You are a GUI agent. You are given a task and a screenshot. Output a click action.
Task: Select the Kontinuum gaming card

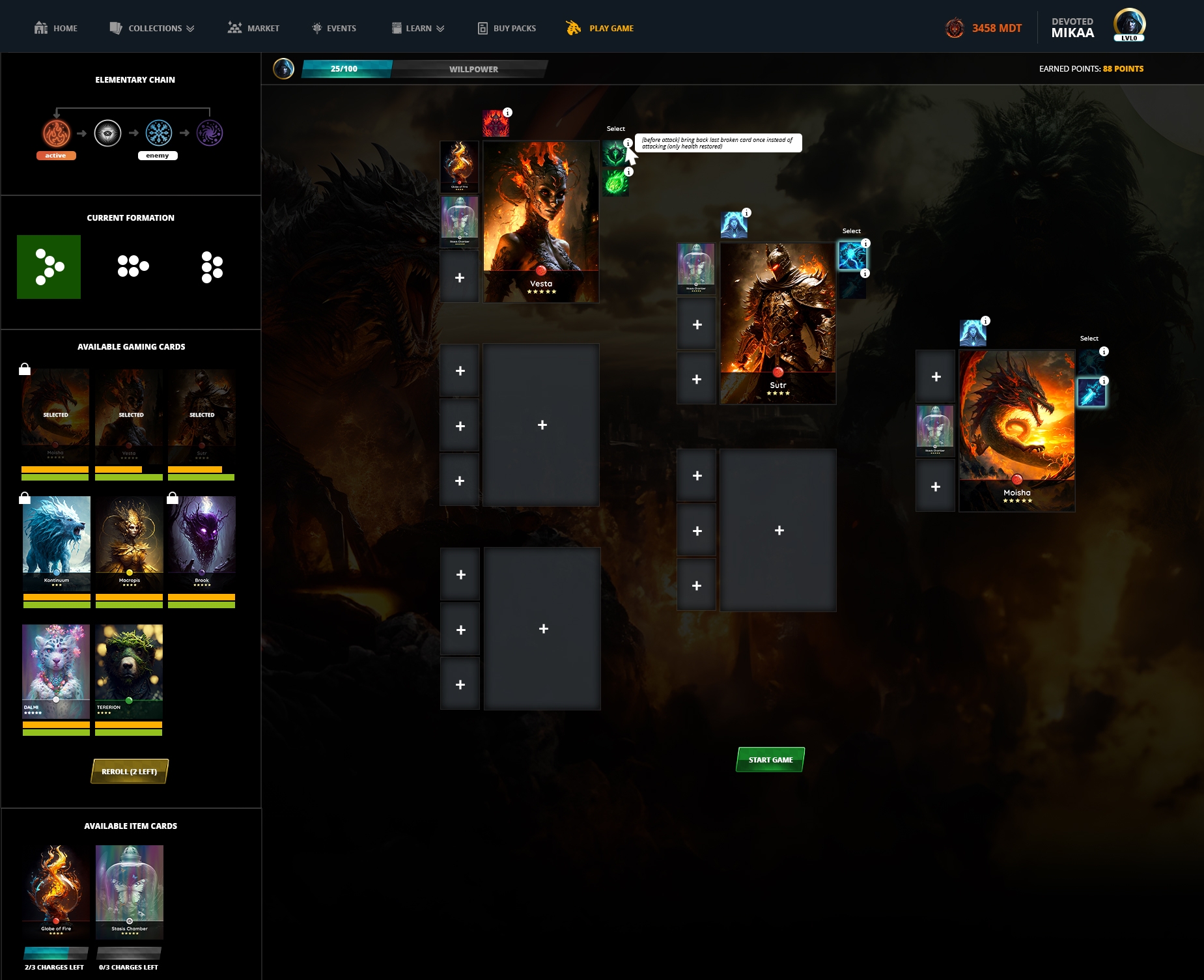coord(57,542)
